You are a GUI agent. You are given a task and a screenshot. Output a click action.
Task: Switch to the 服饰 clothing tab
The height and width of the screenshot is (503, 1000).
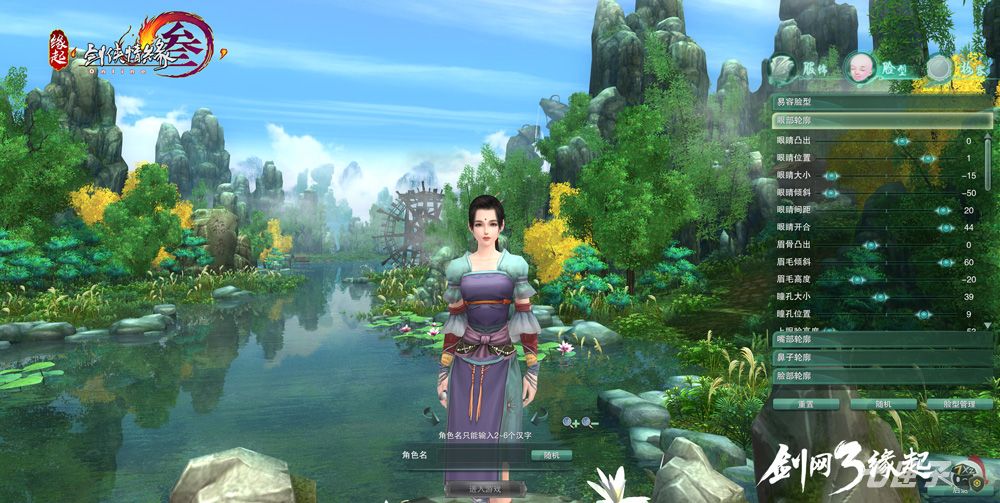click(797, 68)
